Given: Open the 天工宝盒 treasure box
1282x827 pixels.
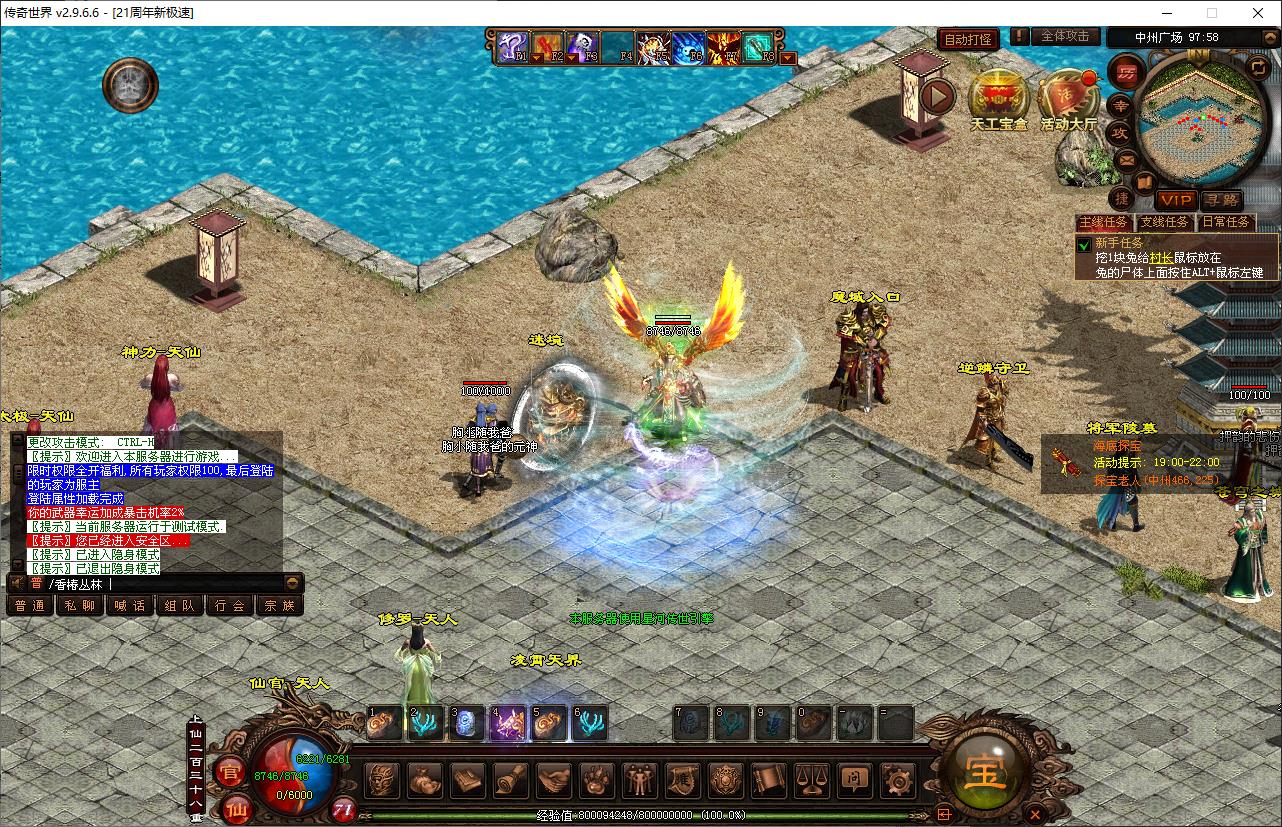Looking at the screenshot, I should tap(998, 100).
